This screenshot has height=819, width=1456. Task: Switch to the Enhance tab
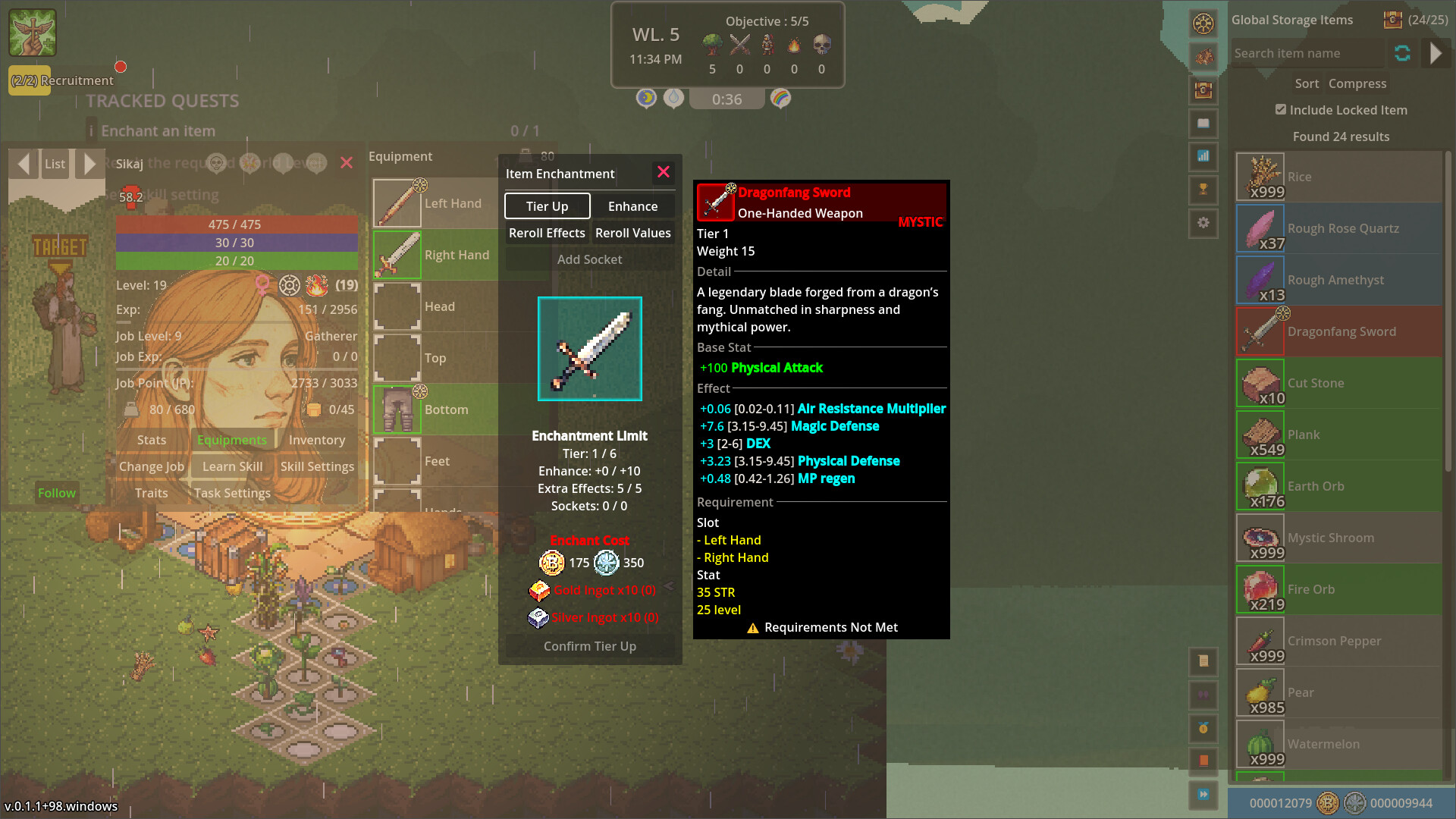click(632, 206)
